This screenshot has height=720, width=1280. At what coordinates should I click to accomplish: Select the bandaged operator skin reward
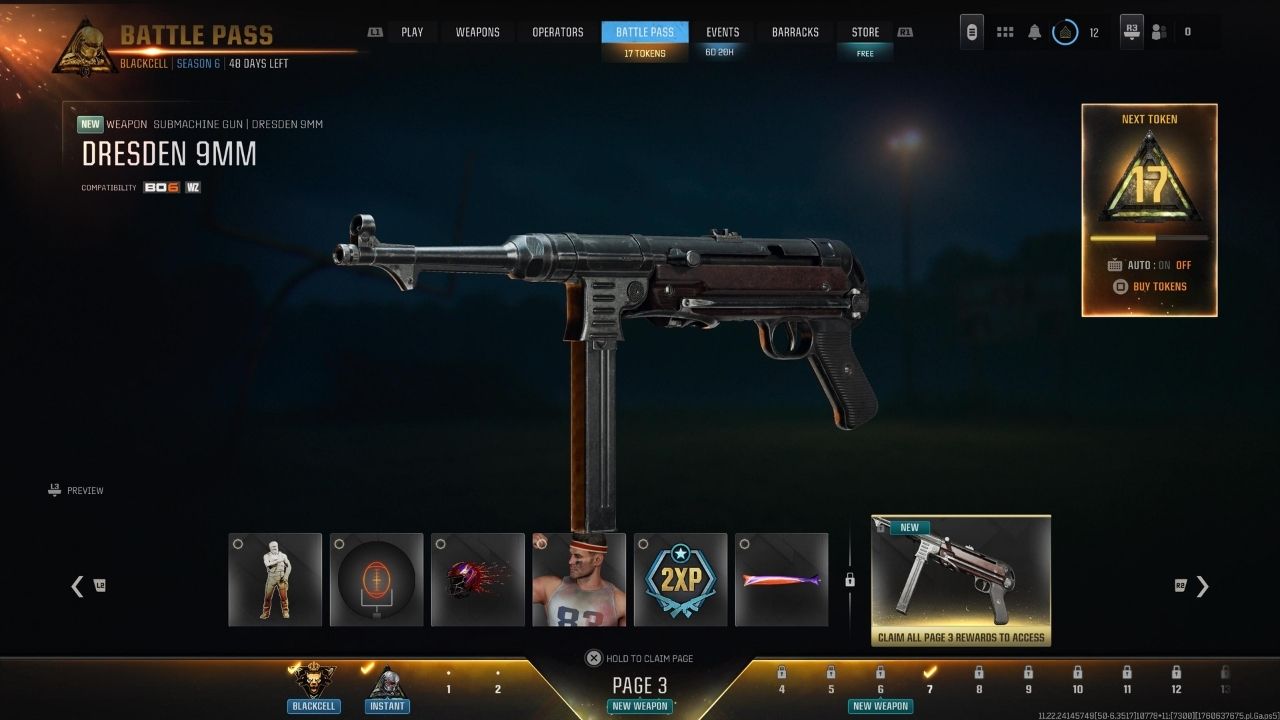[275, 580]
